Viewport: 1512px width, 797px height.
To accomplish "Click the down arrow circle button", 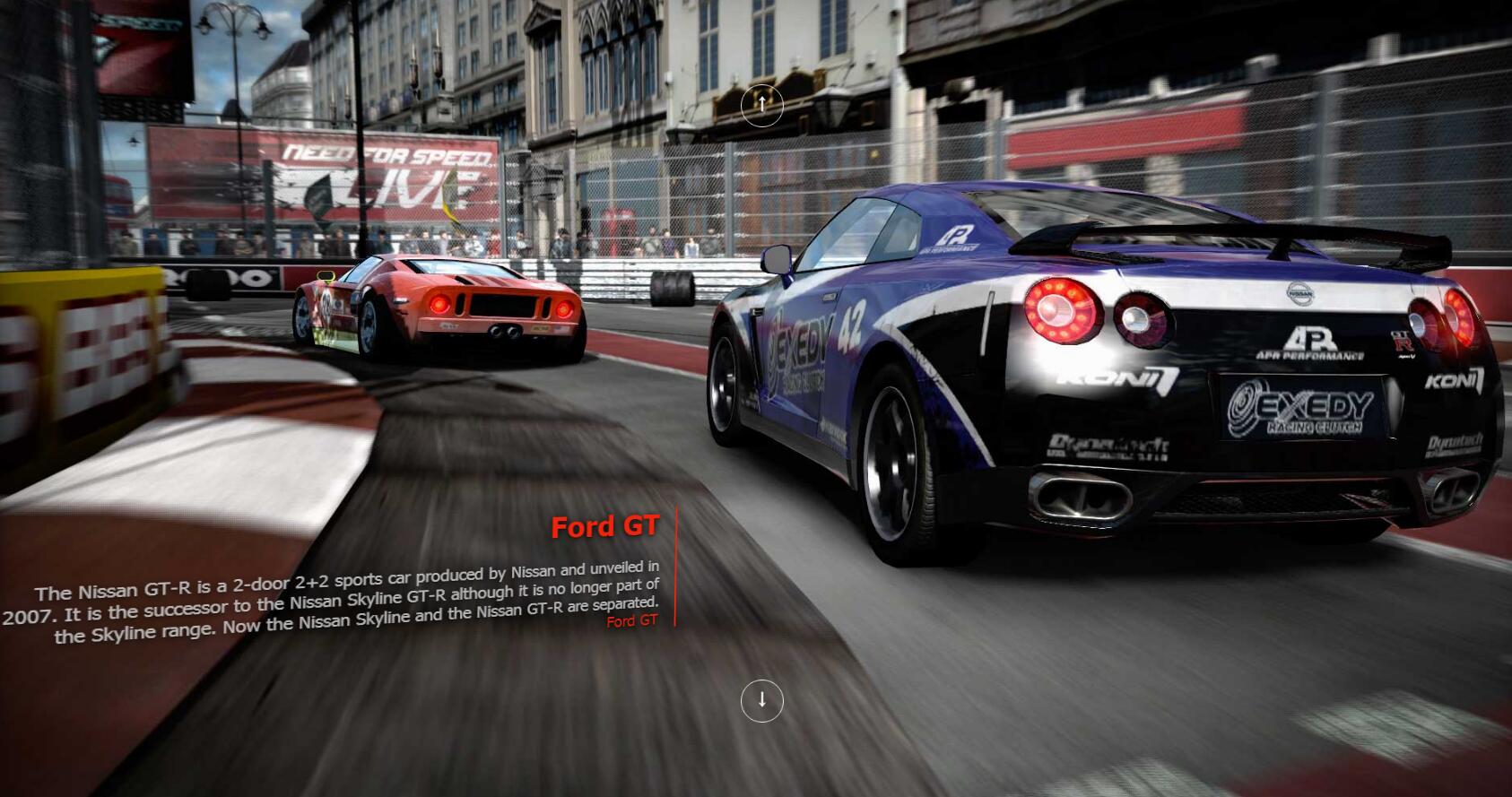I will (761, 700).
